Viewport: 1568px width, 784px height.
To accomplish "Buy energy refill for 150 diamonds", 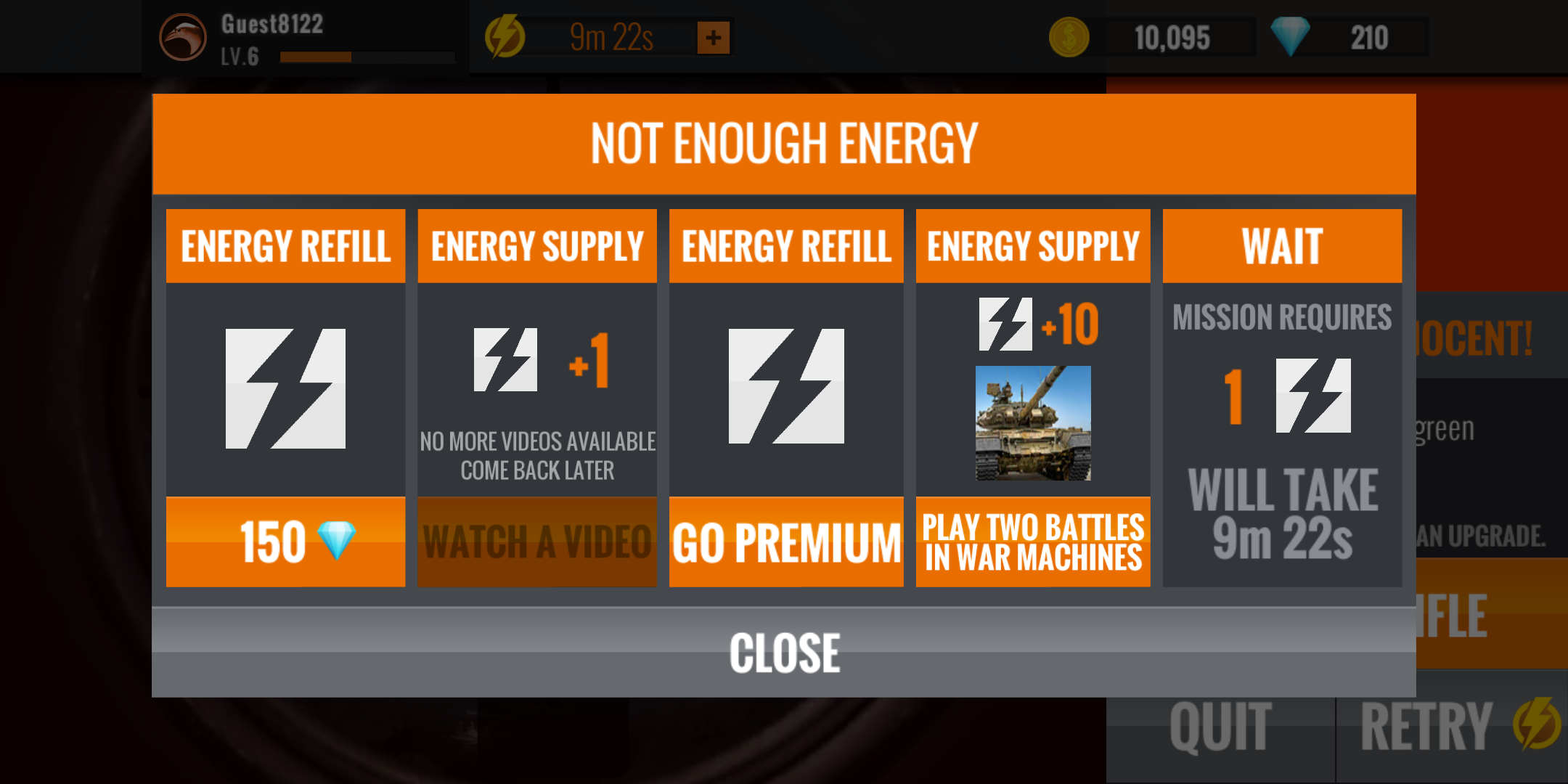I will [x=285, y=542].
